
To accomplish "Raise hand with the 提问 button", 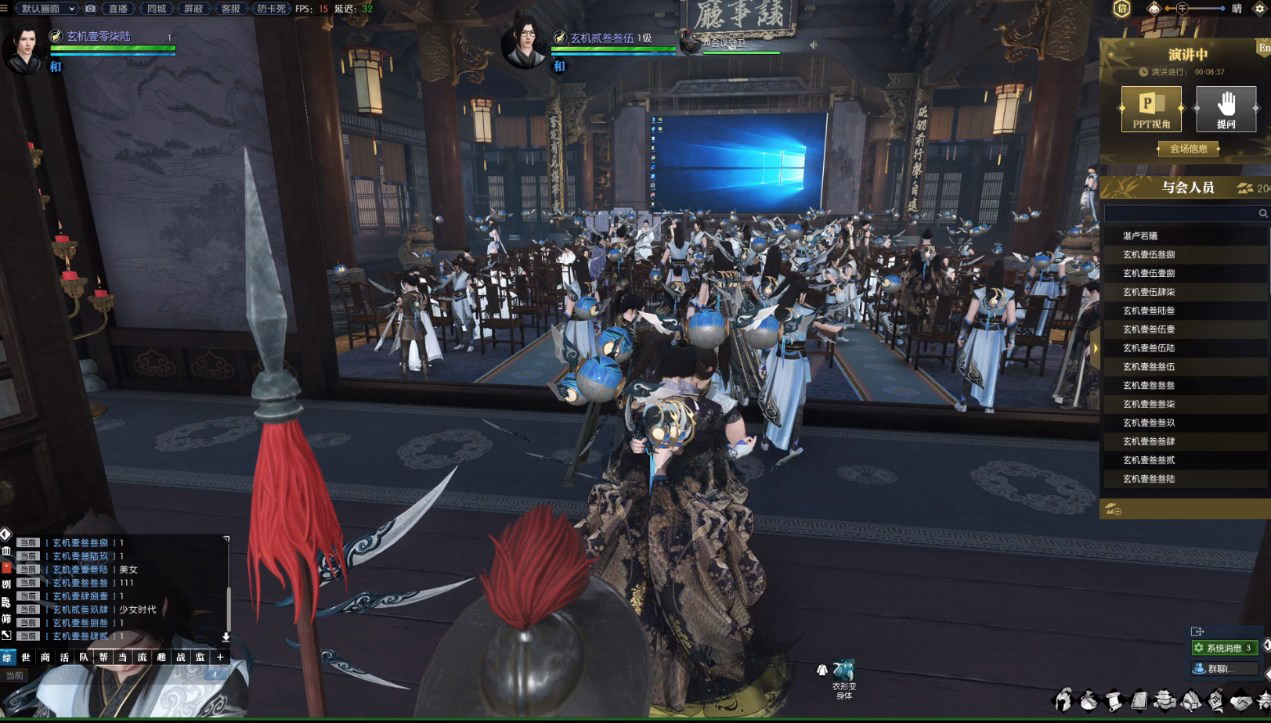I will 1225,109.
